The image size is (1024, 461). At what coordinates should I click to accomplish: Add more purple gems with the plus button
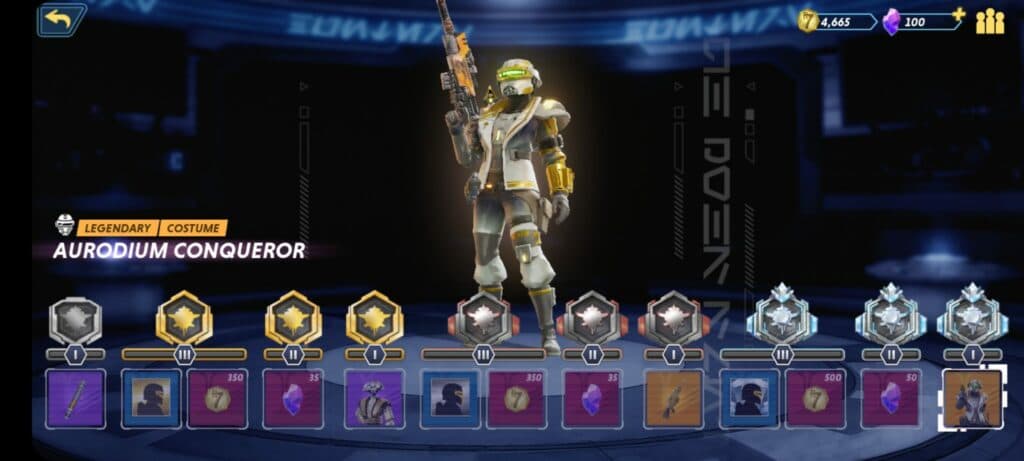pyautogui.click(x=958, y=14)
